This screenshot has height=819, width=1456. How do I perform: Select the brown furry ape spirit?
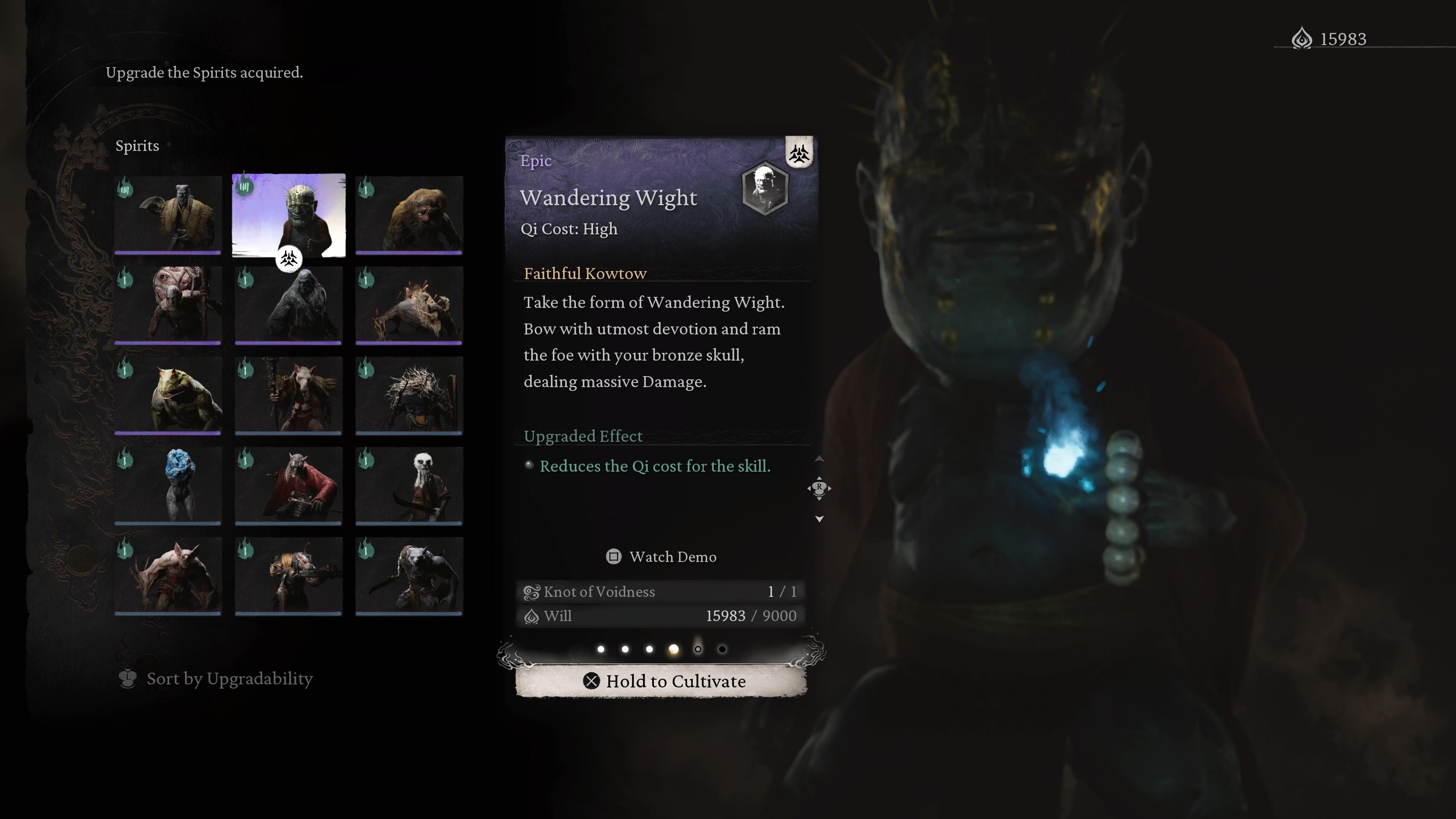coord(409,215)
